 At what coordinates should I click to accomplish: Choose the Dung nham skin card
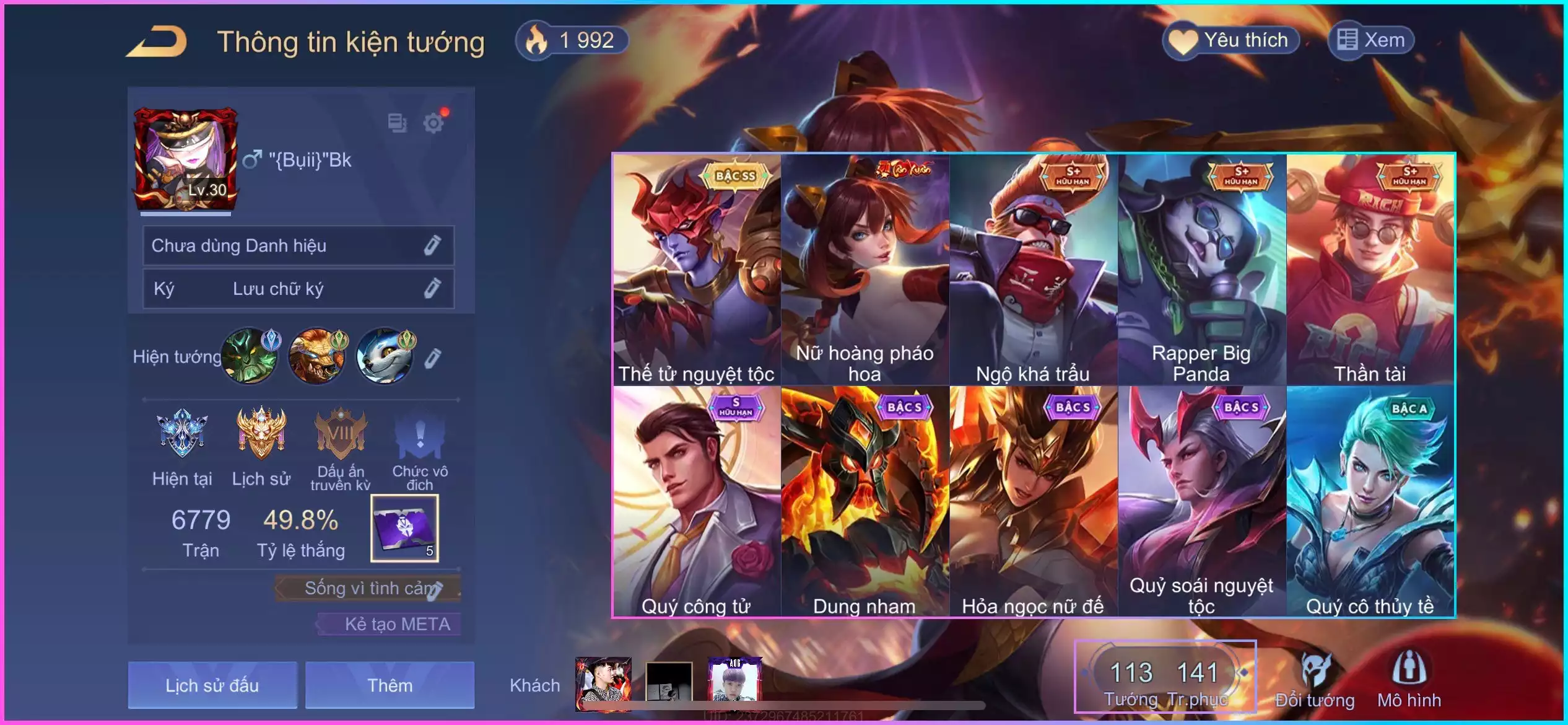(865, 501)
